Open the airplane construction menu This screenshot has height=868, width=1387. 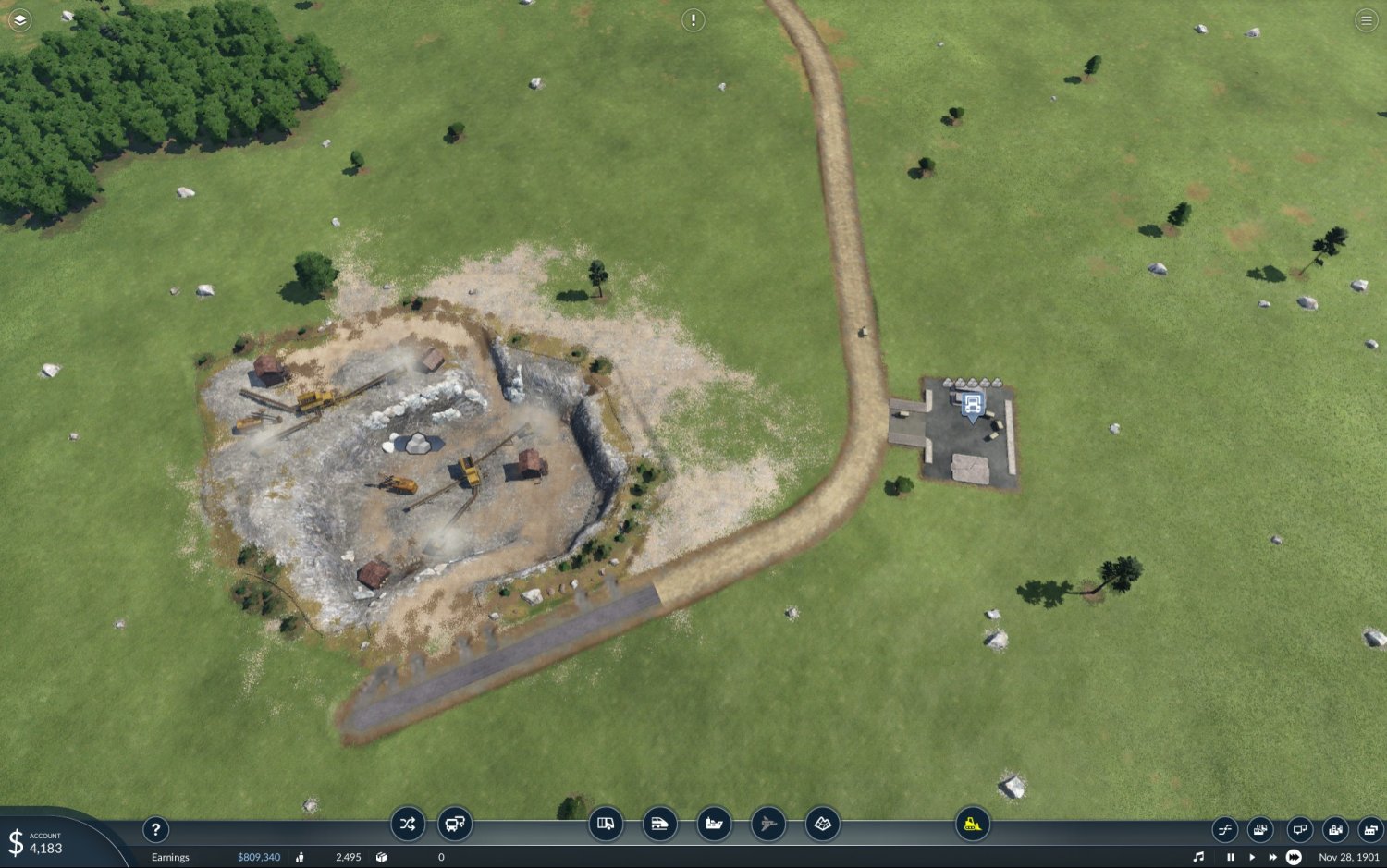(x=767, y=824)
